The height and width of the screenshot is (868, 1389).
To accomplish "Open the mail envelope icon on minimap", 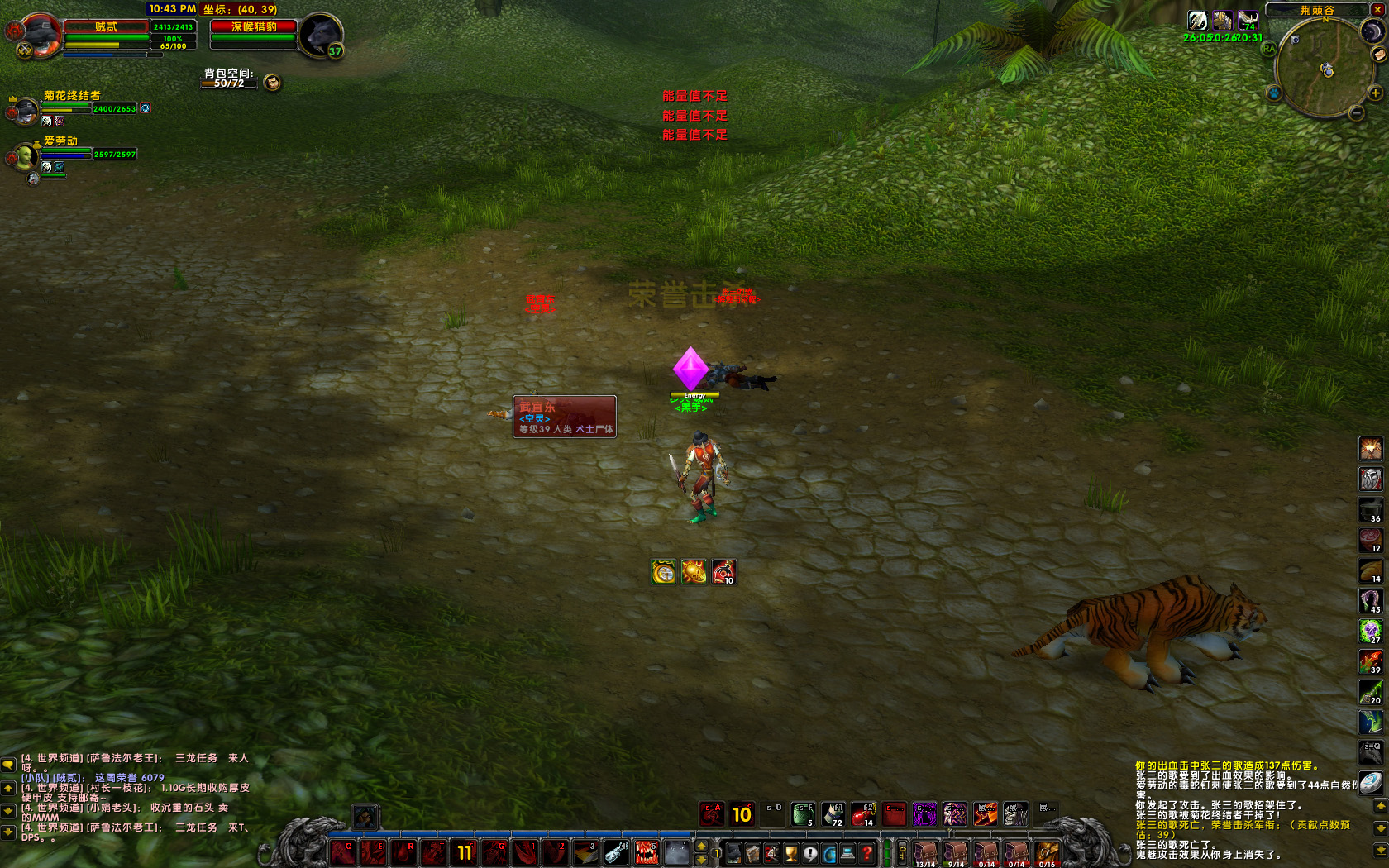I will (1378, 54).
